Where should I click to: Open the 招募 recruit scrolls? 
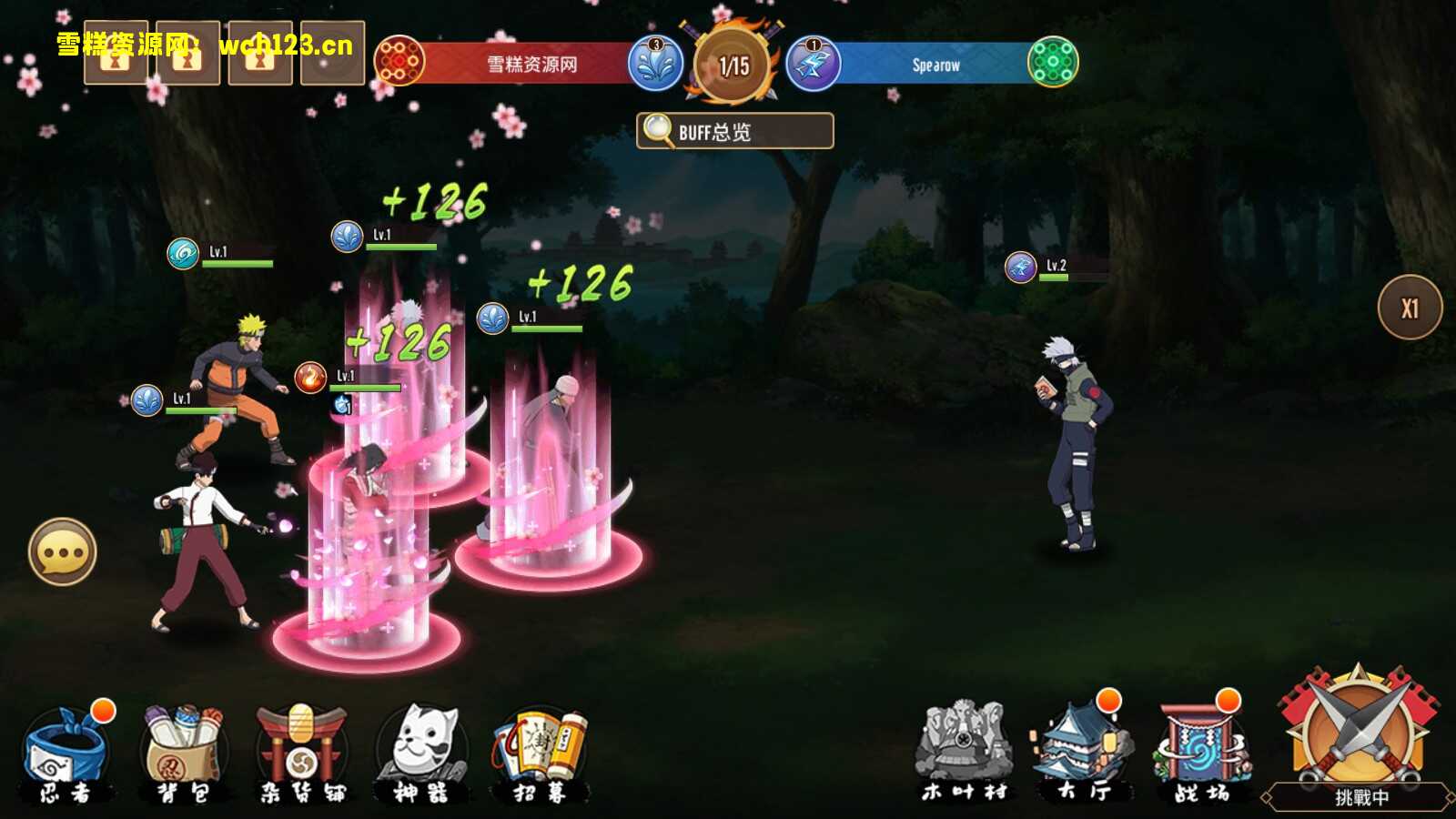pyautogui.click(x=540, y=754)
